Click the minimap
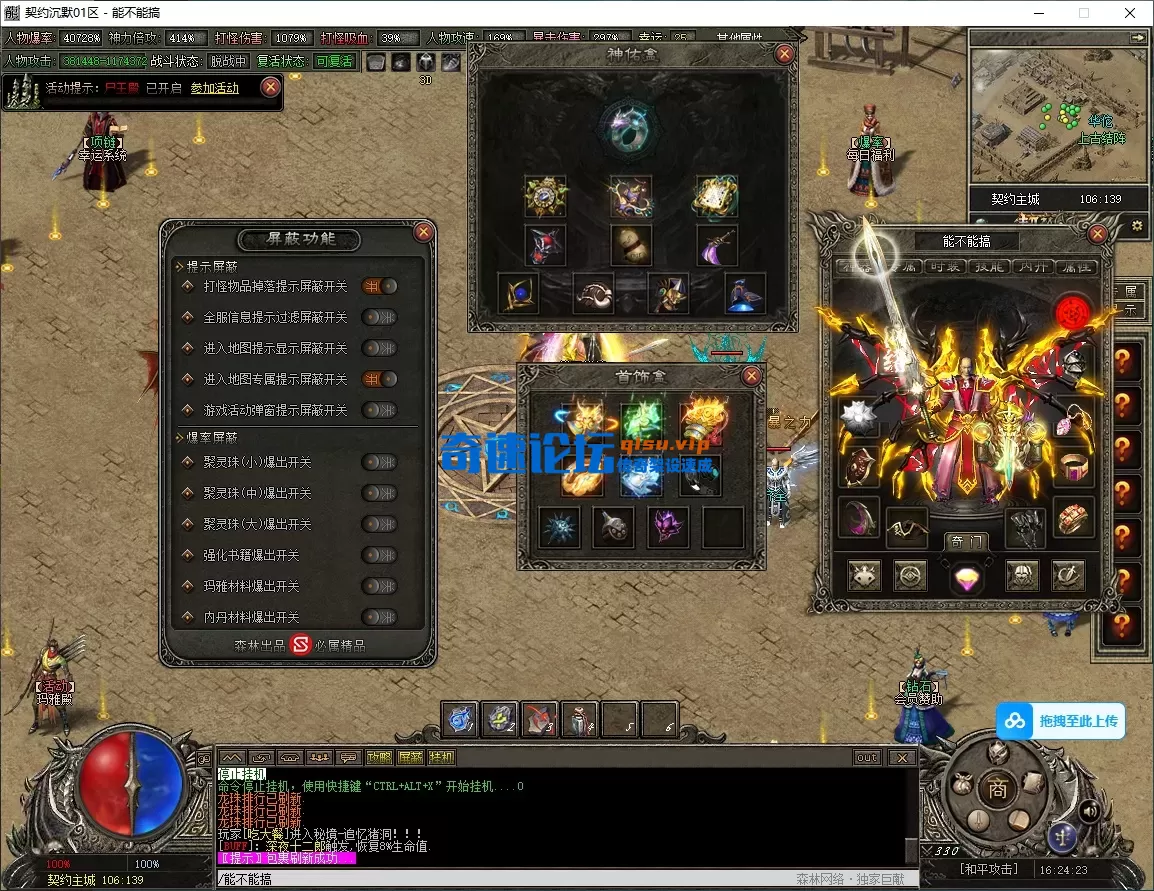1154x891 pixels. tap(1058, 115)
